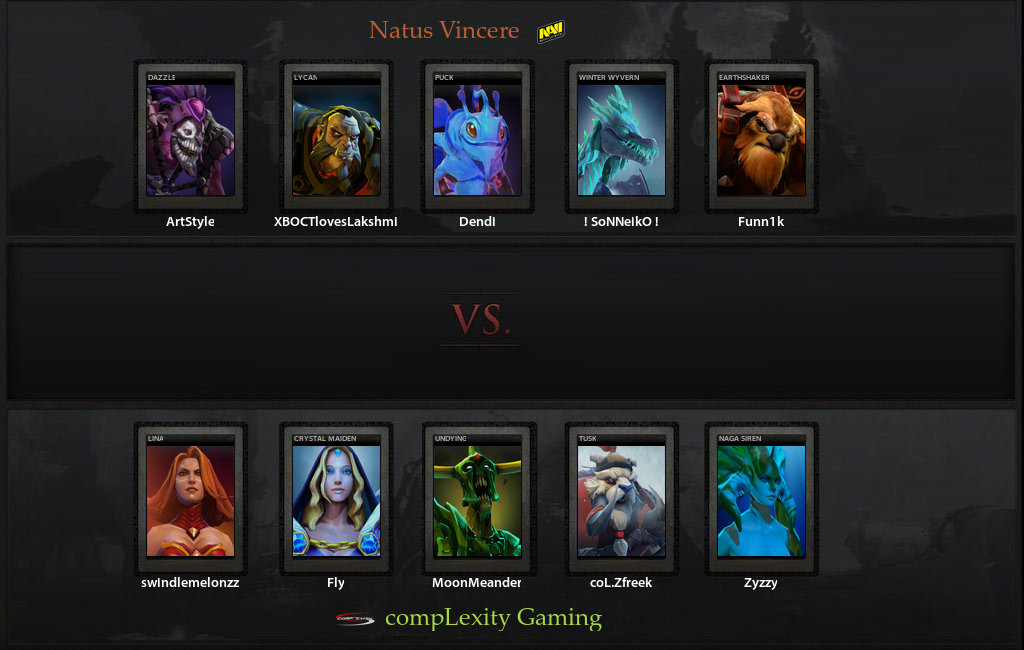Click player name Zyzzy
This screenshot has width=1024, height=650.
point(761,582)
